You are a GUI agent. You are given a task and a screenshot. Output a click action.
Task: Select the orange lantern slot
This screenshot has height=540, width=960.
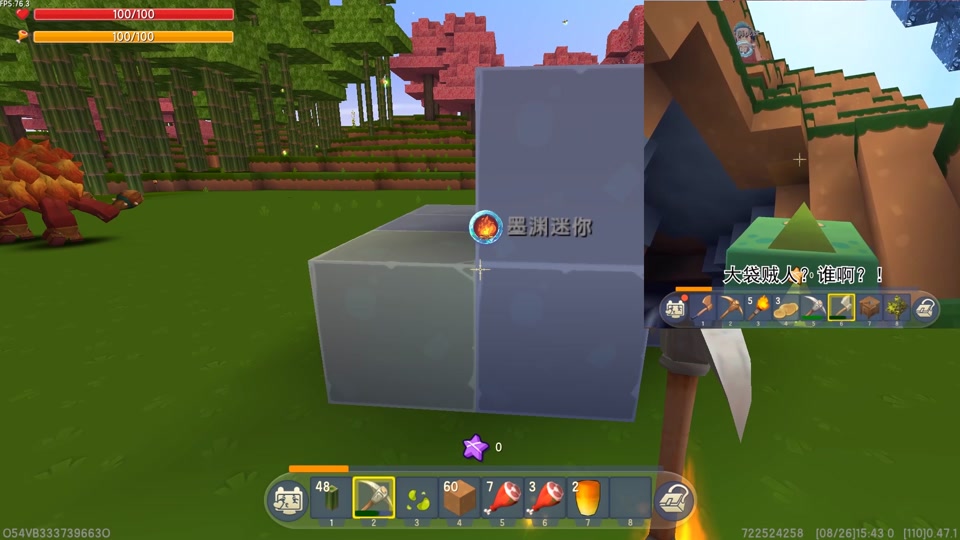(x=588, y=497)
